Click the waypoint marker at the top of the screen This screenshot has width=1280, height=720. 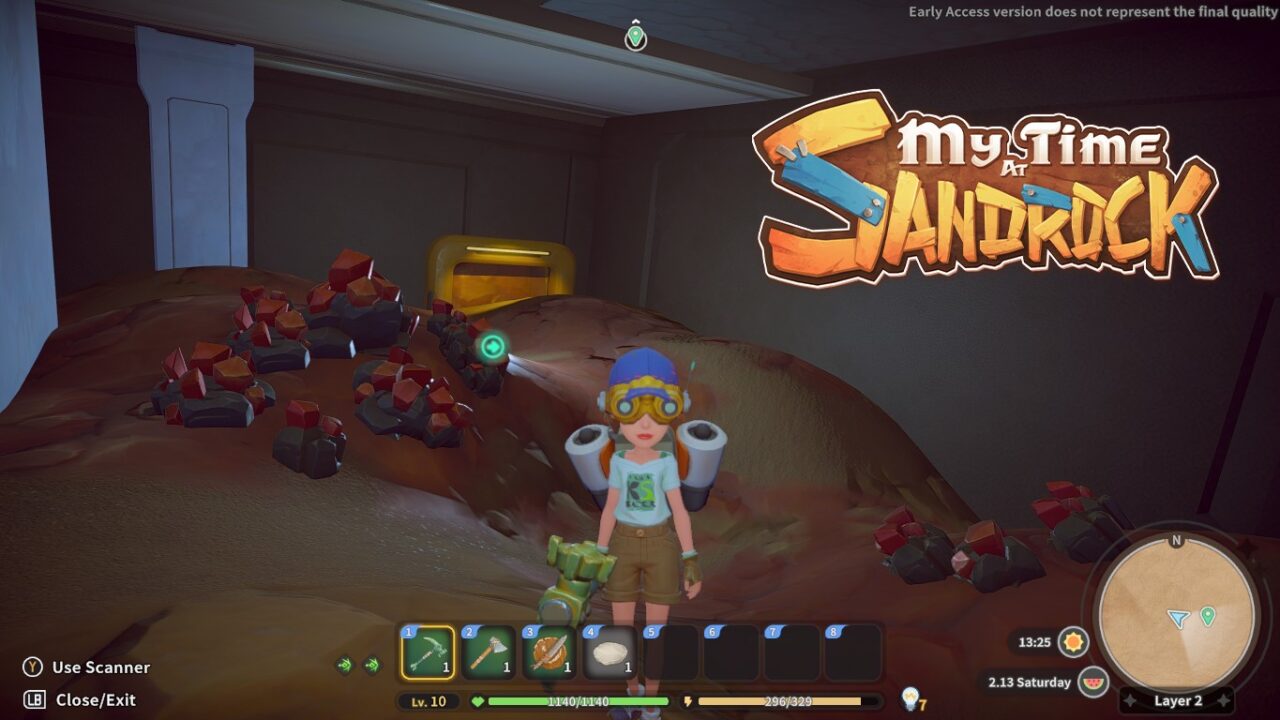637,36
